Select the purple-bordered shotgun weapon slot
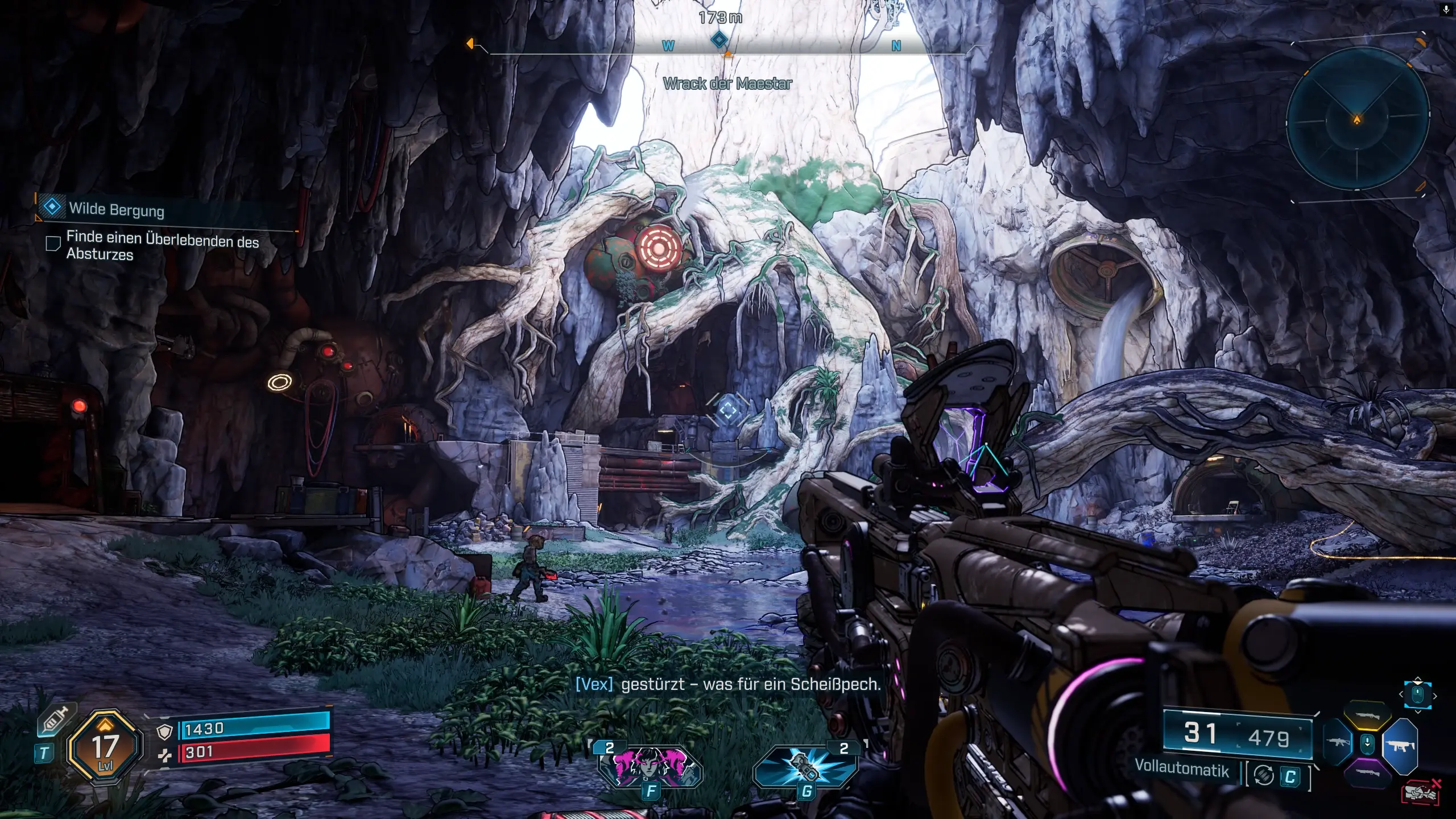Image resolution: width=1456 pixels, height=819 pixels. [x=1368, y=773]
